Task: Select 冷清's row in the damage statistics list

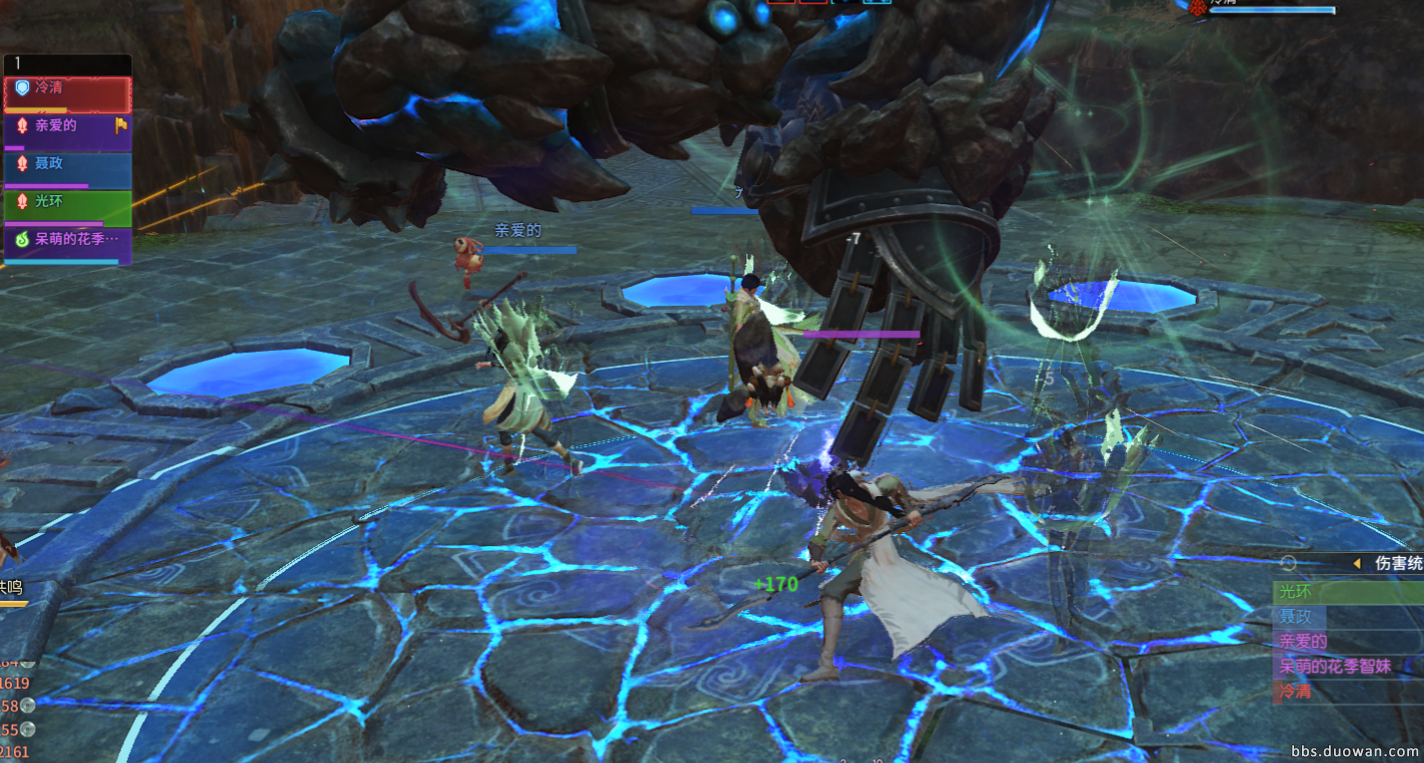Action: pos(1347,691)
